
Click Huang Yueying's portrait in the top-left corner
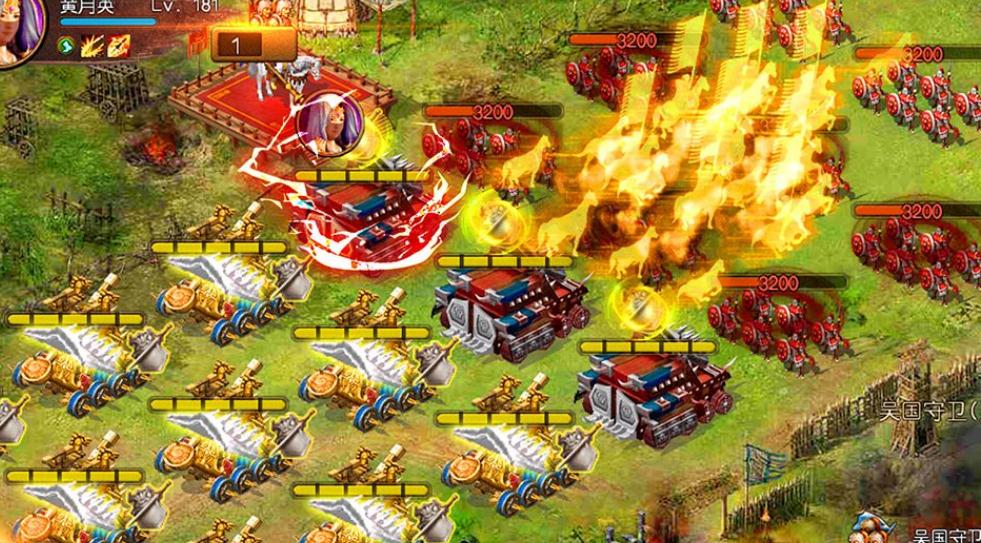coord(20,30)
